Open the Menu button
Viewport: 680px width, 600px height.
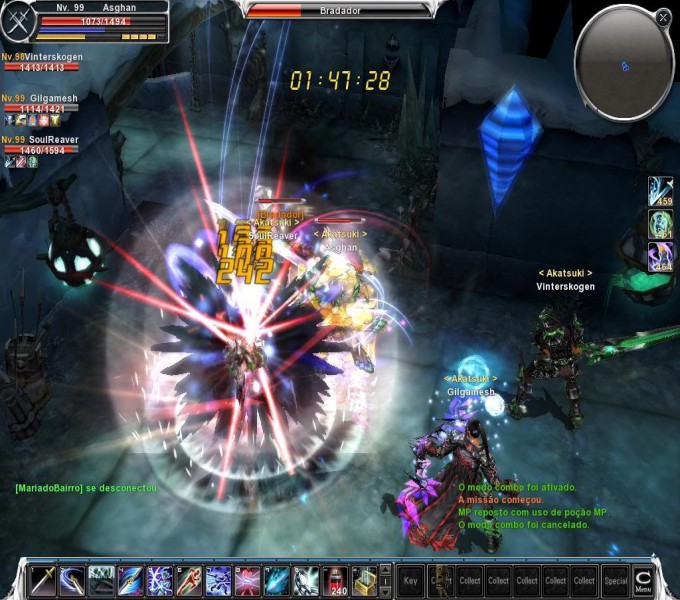(643, 579)
